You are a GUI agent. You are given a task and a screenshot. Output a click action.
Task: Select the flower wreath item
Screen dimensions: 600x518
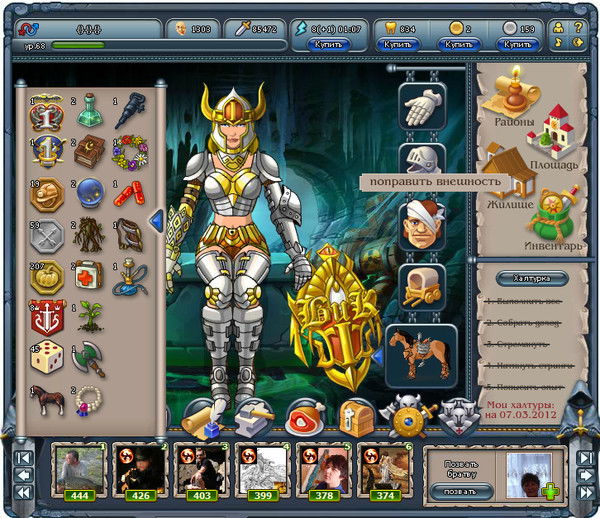tap(130, 153)
